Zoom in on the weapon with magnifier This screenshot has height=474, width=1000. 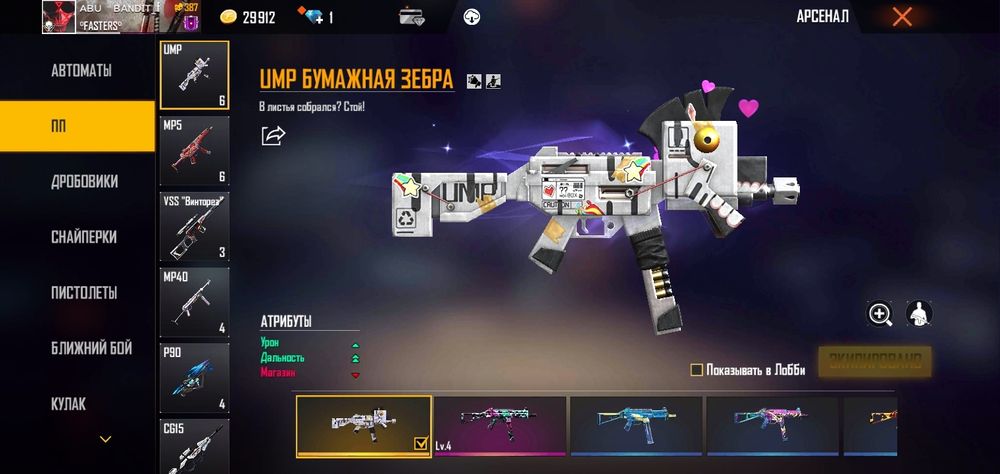pos(880,314)
